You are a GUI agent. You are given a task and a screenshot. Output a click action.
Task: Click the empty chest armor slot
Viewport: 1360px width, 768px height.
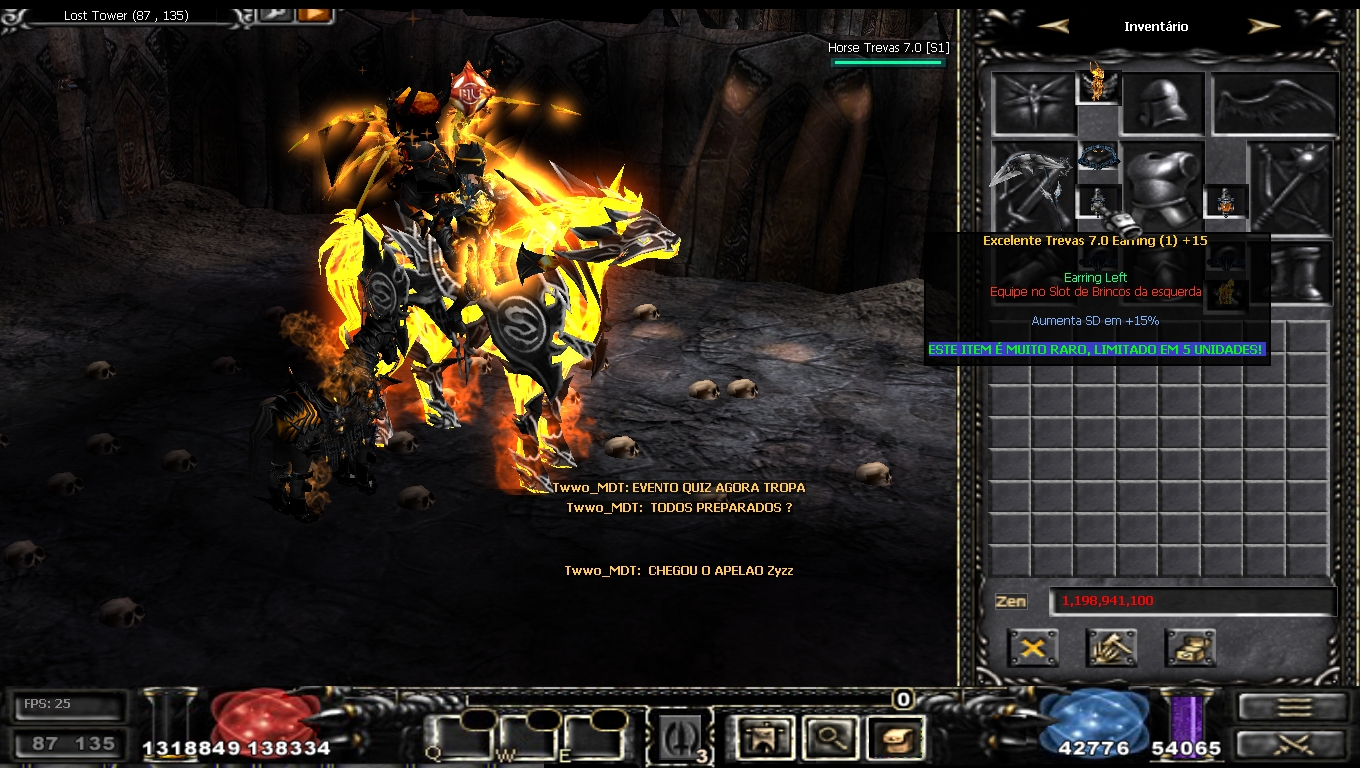click(1163, 188)
